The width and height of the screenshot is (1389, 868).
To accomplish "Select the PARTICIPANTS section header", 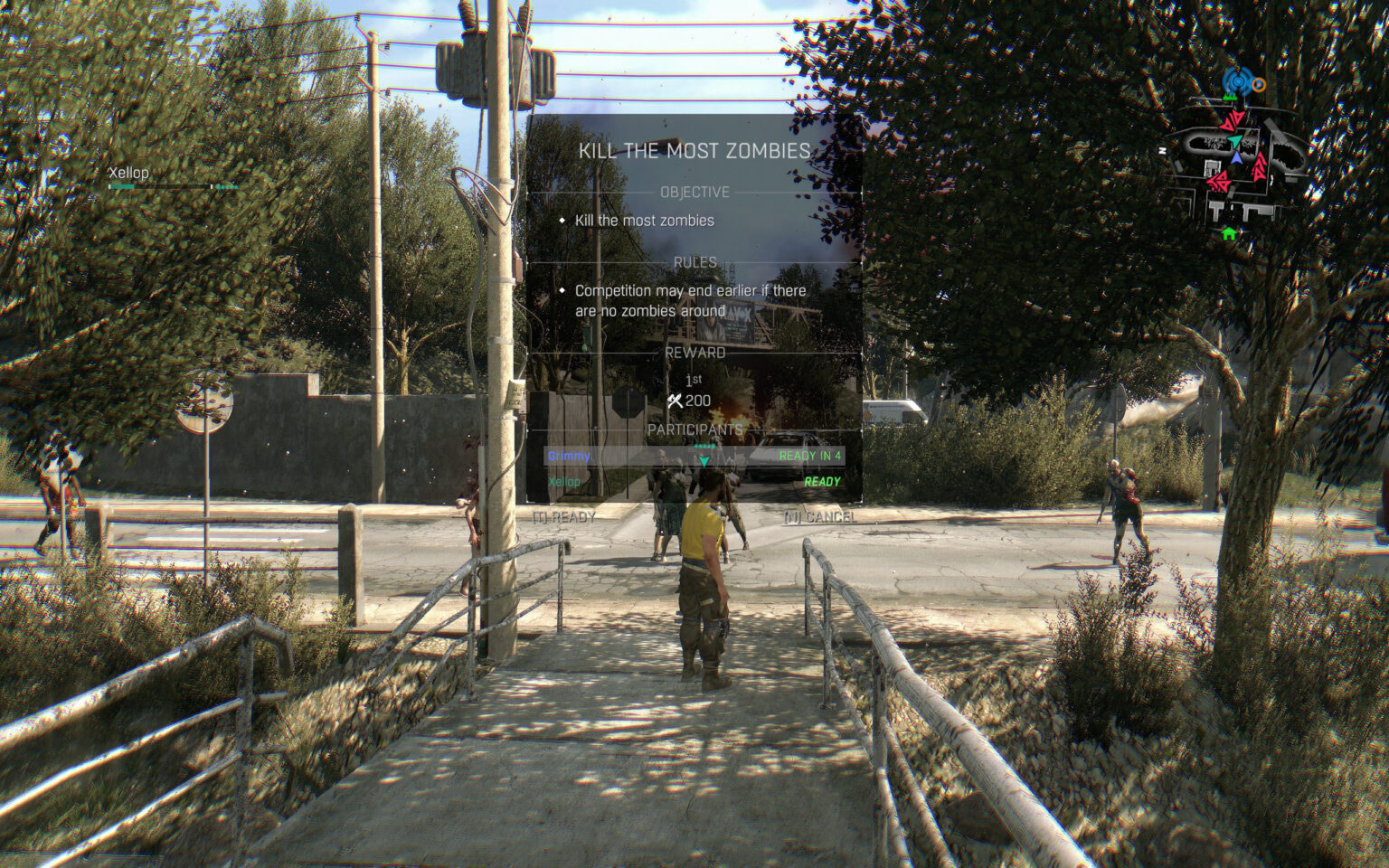I will point(697,431).
